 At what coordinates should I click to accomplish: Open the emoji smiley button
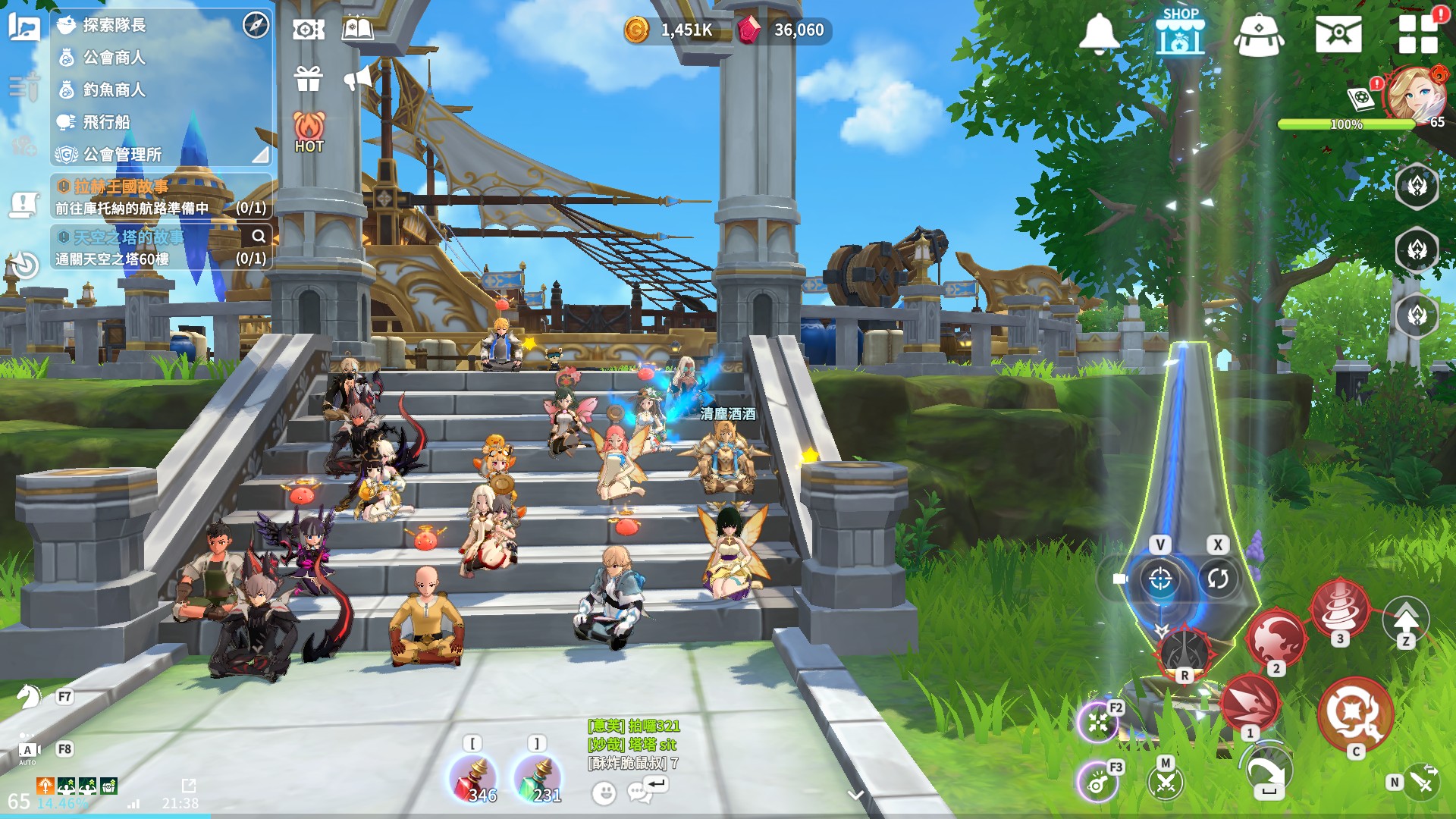tap(604, 793)
